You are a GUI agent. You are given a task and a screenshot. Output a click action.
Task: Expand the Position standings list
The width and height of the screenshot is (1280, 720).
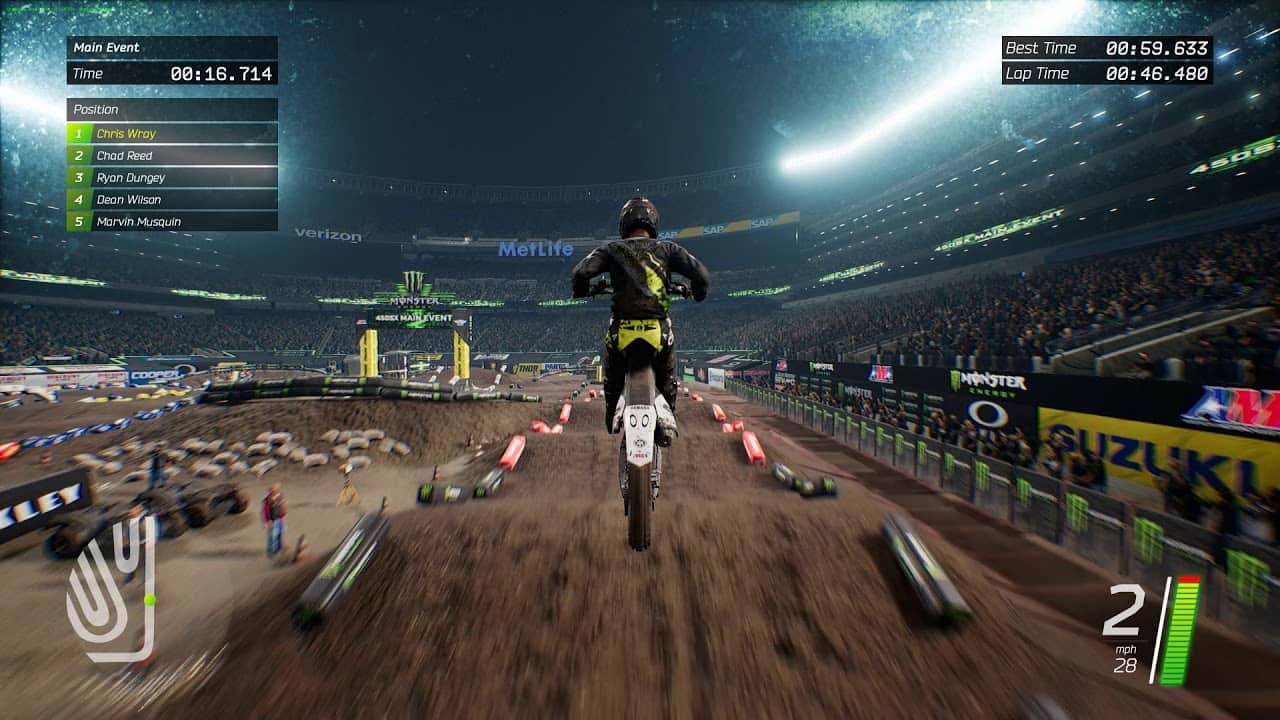170,109
